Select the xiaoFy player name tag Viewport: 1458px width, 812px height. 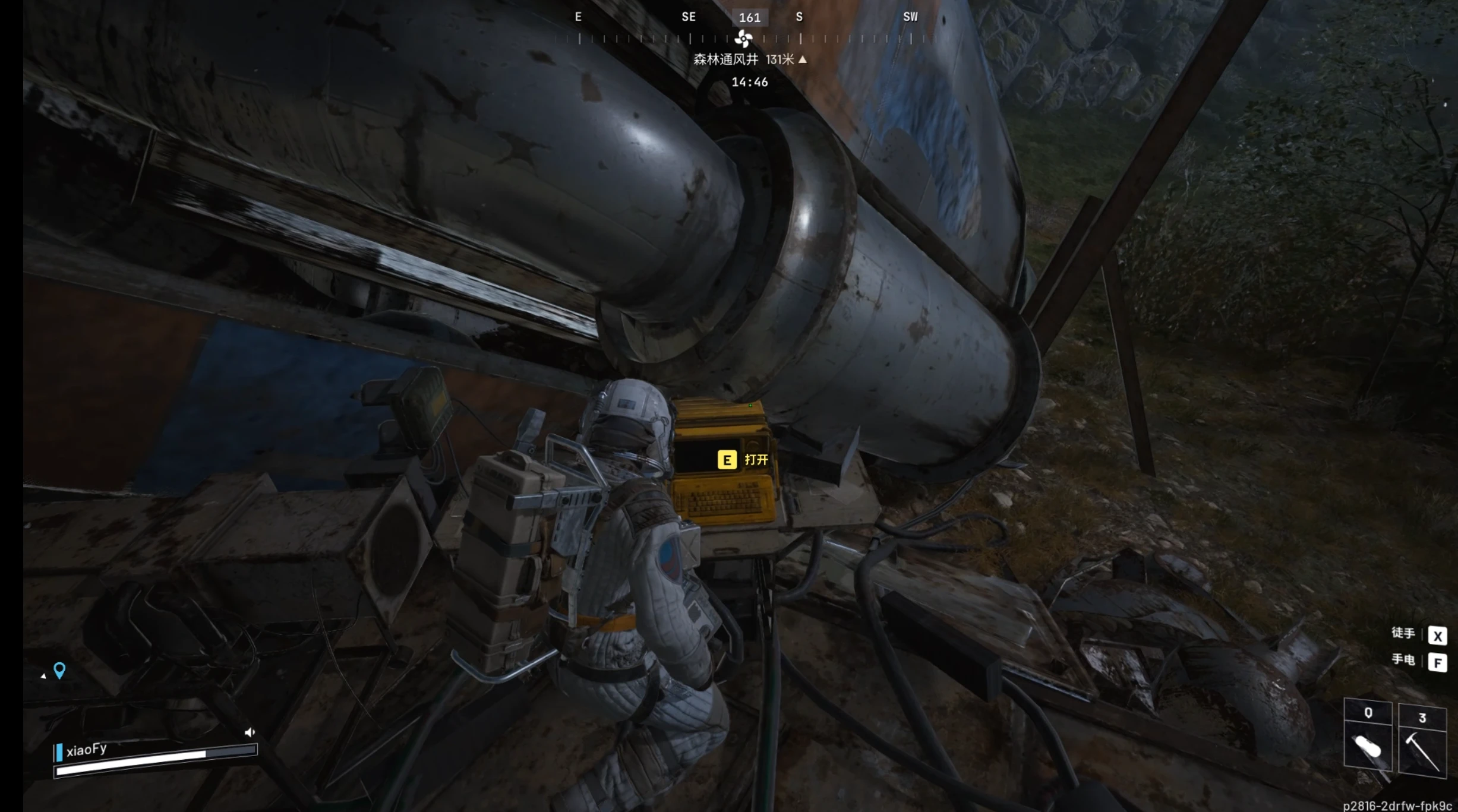point(87,750)
